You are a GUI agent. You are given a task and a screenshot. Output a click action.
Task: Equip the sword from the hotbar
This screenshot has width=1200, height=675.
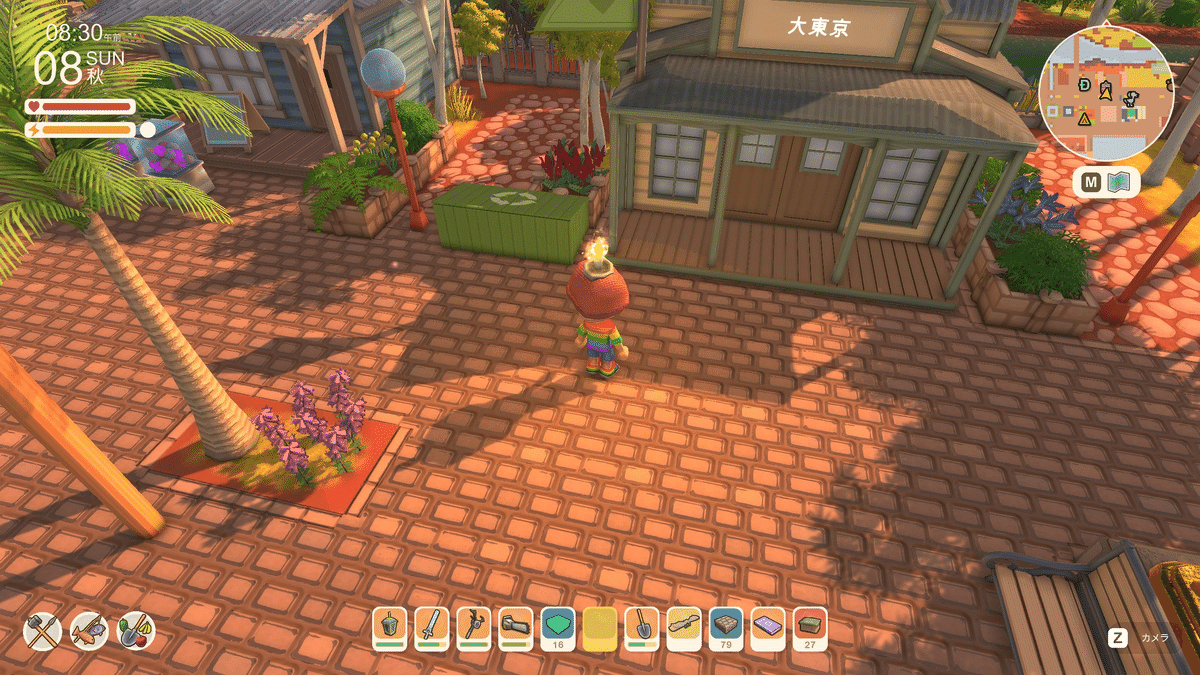tap(432, 626)
